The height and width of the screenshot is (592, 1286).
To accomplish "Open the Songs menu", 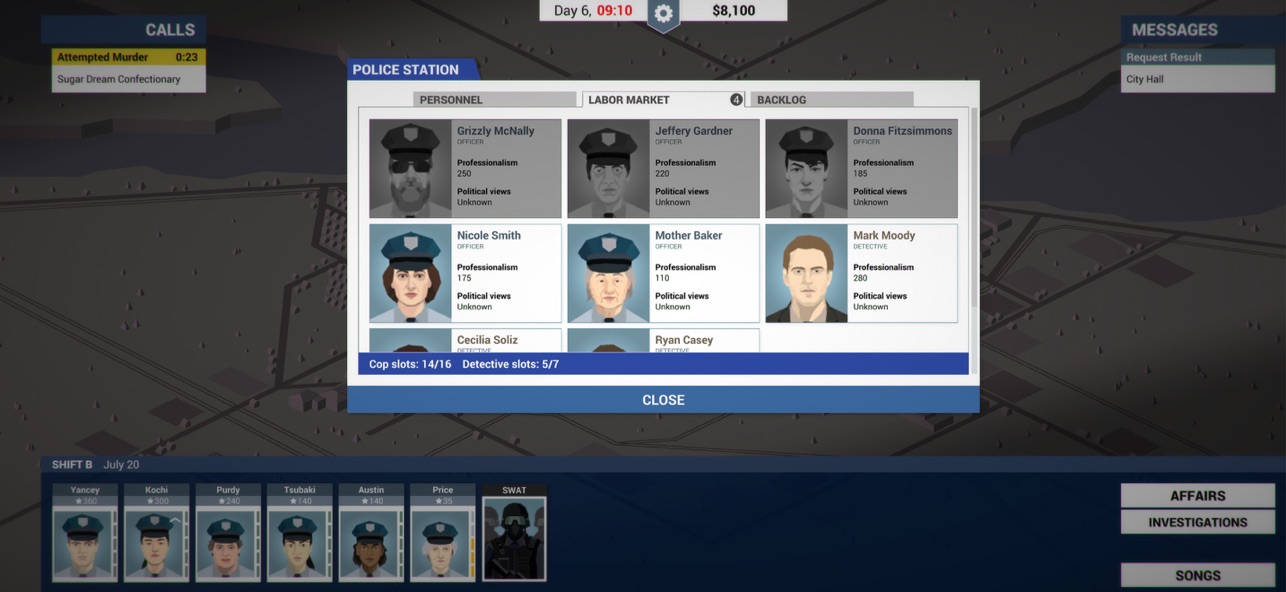I will (1197, 575).
